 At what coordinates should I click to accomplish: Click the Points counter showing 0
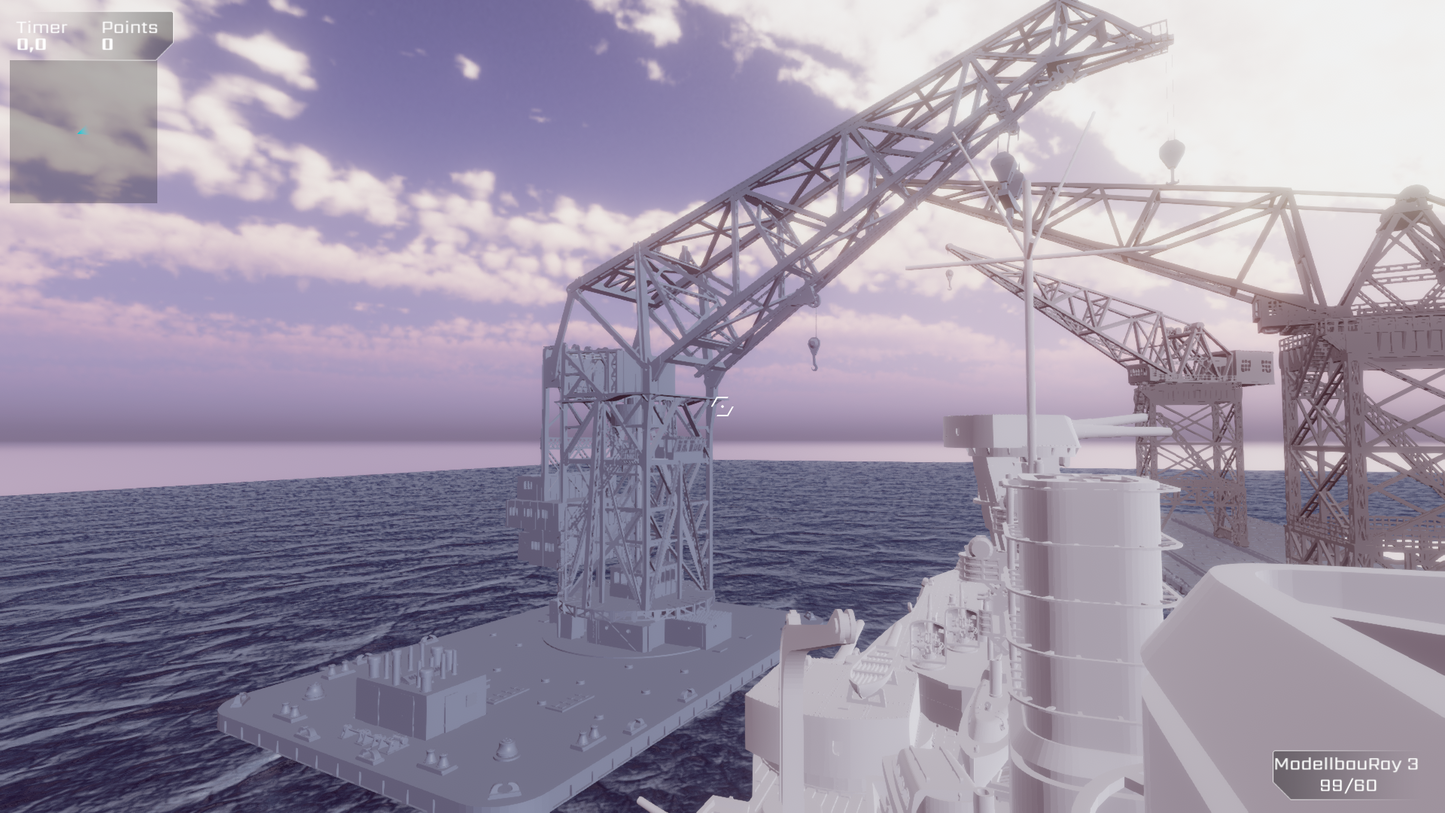[x=106, y=44]
